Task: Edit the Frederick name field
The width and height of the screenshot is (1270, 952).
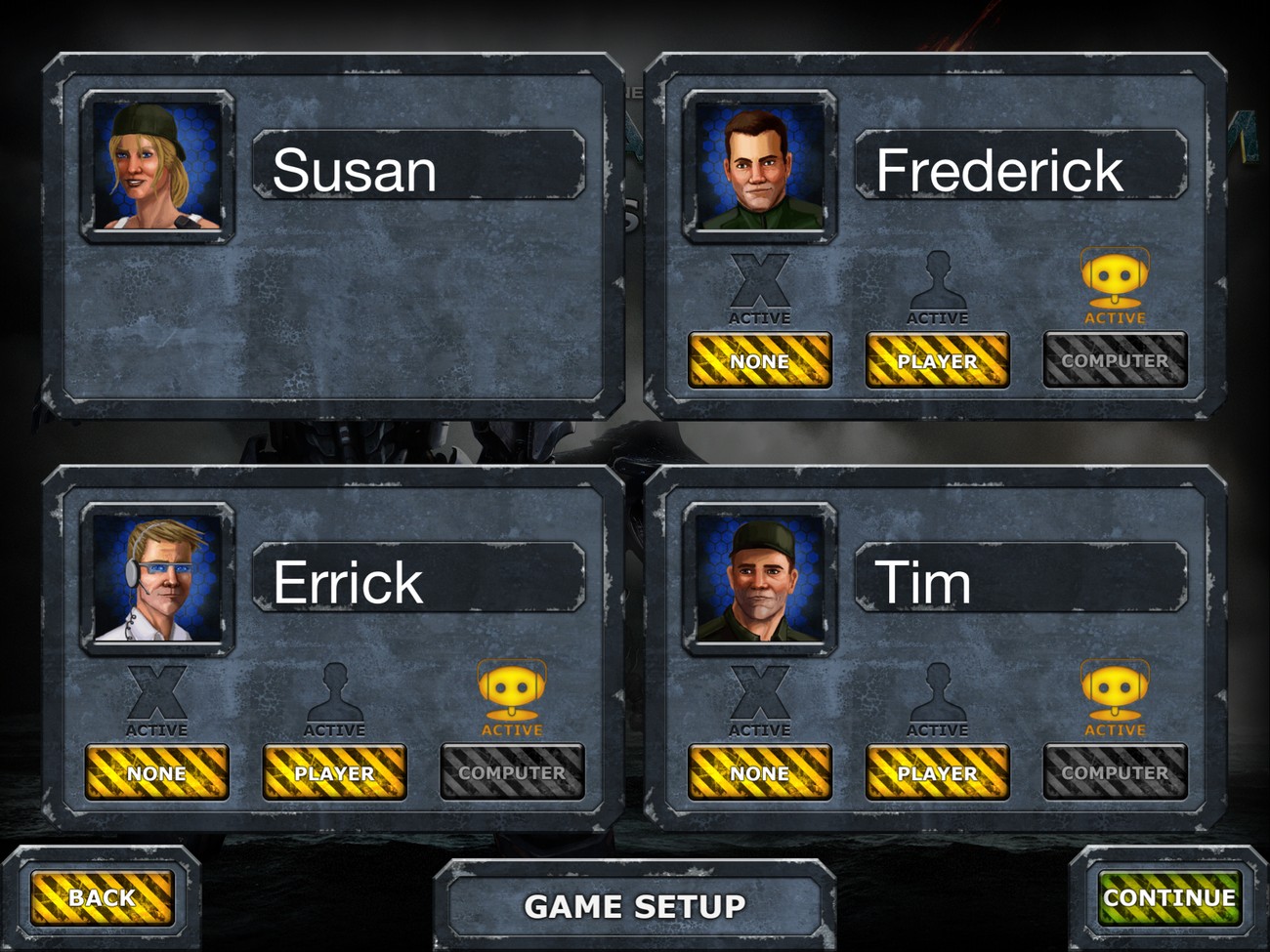Action: click(x=1021, y=168)
